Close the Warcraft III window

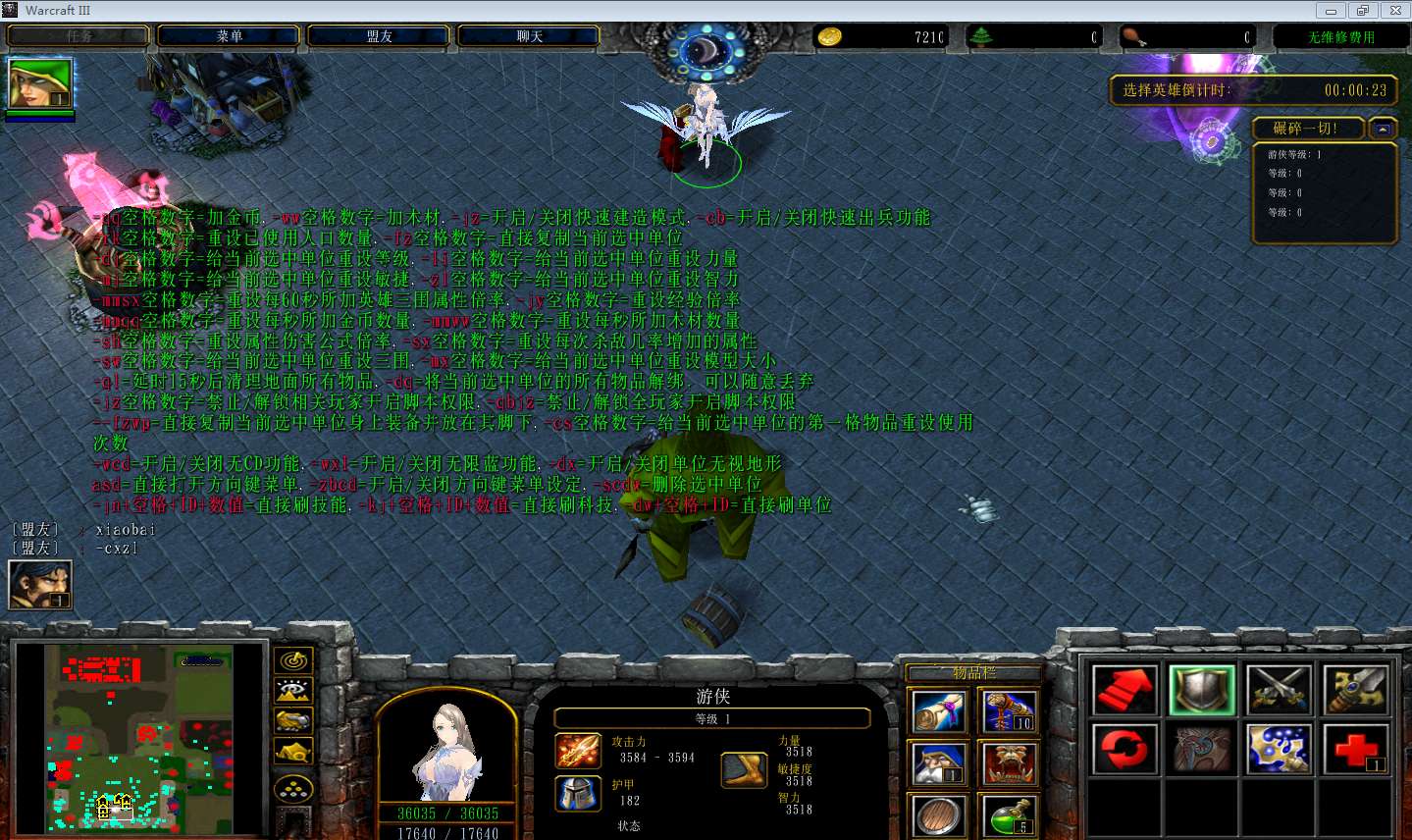[1394, 11]
